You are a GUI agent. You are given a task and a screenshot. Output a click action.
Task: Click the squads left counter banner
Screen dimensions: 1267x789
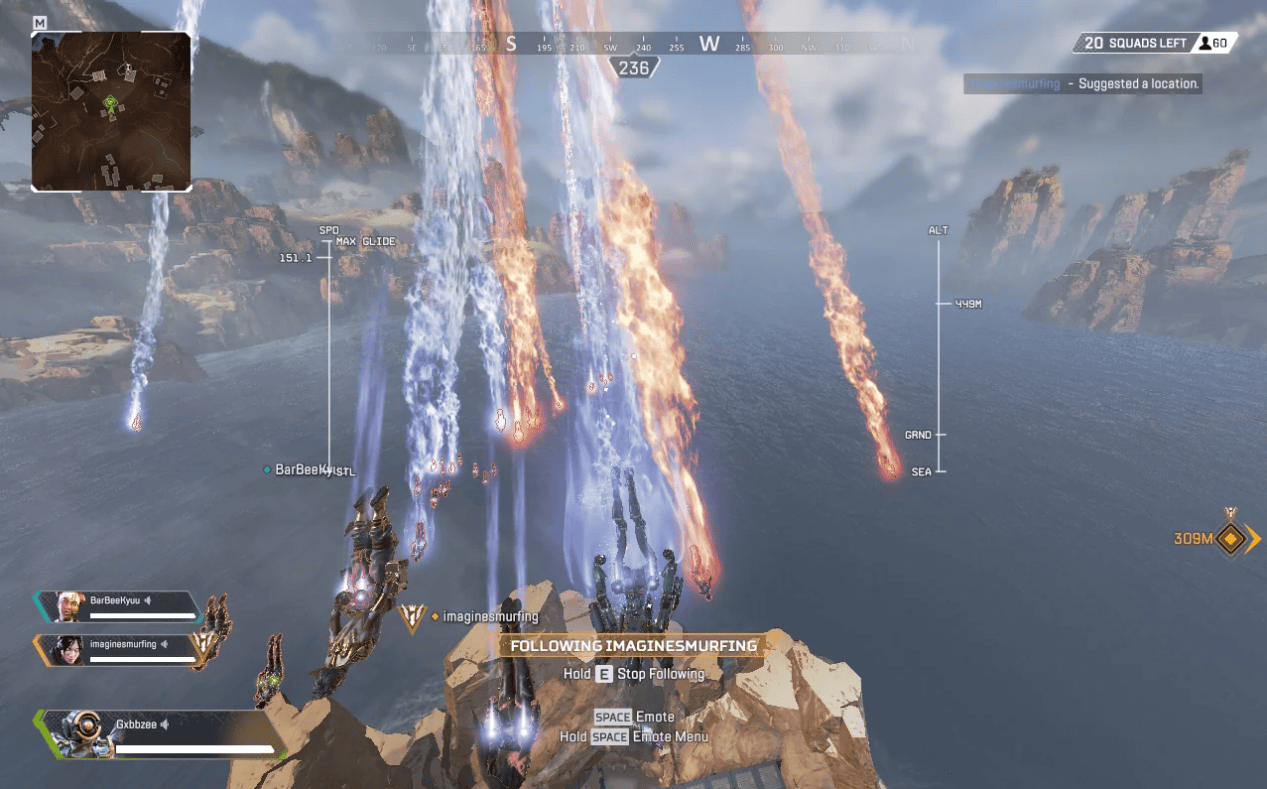(1155, 43)
